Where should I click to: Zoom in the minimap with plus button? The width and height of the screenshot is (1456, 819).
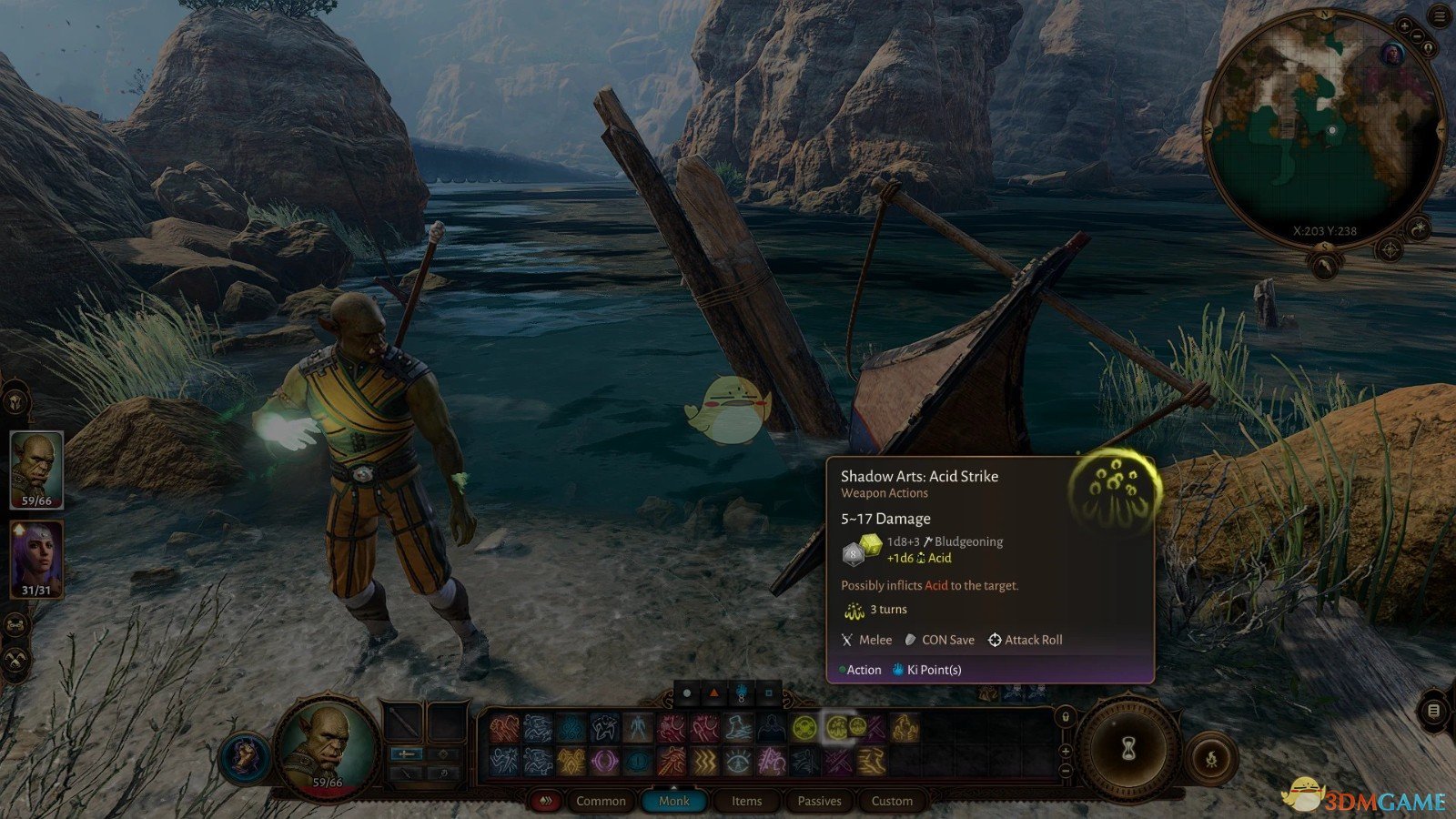1404,27
